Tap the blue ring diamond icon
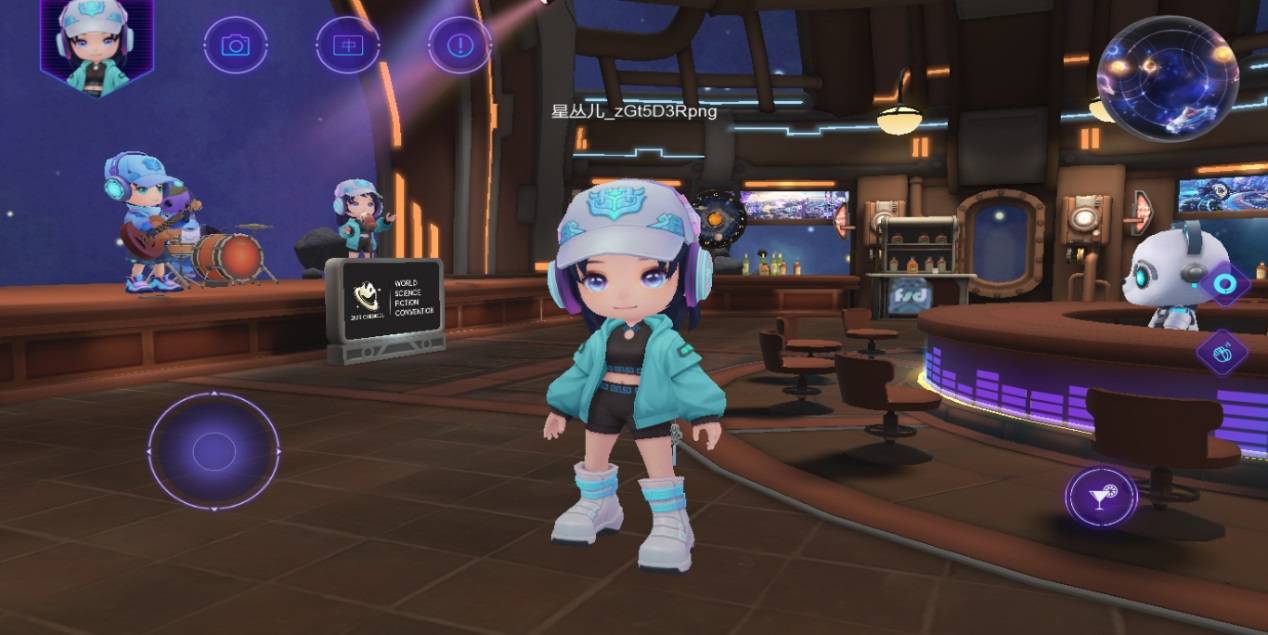 pyautogui.click(x=1225, y=284)
